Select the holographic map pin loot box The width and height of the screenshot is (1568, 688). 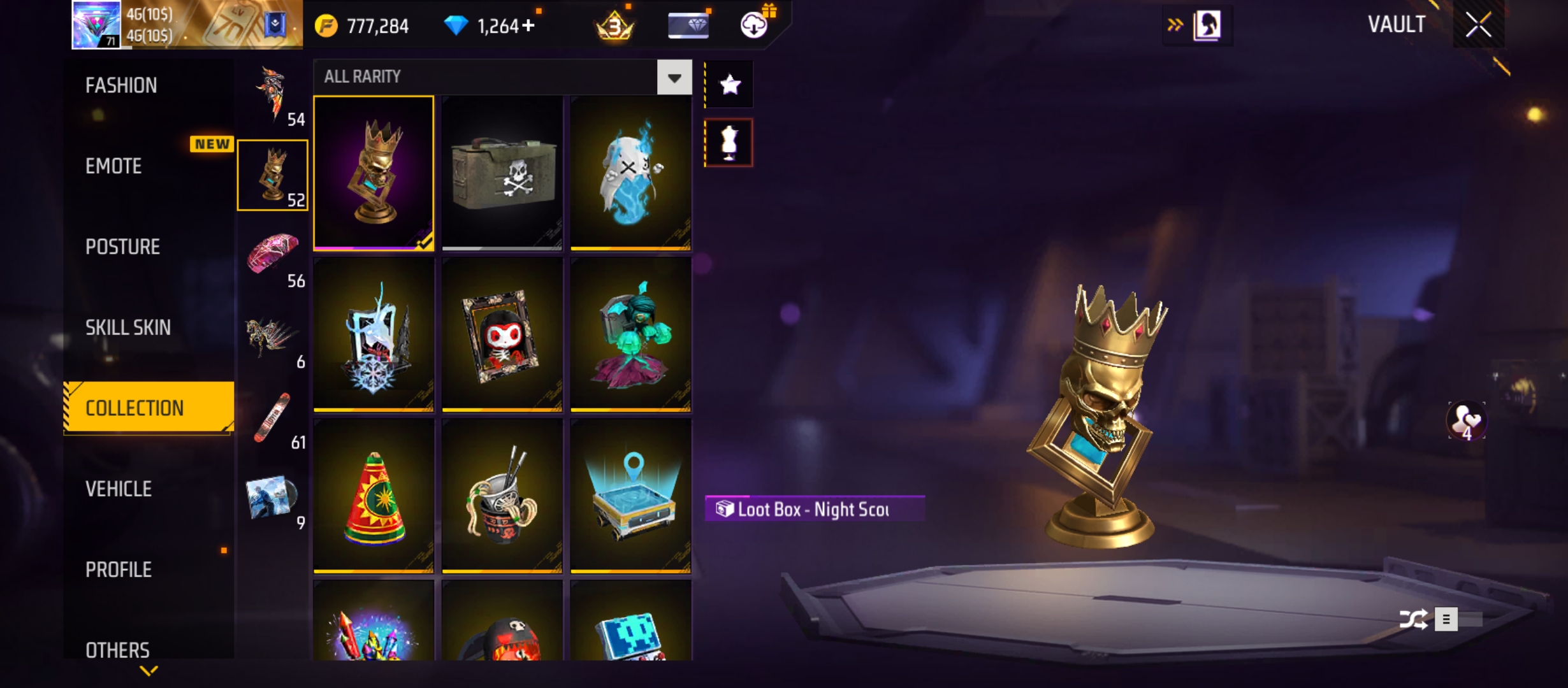[630, 496]
